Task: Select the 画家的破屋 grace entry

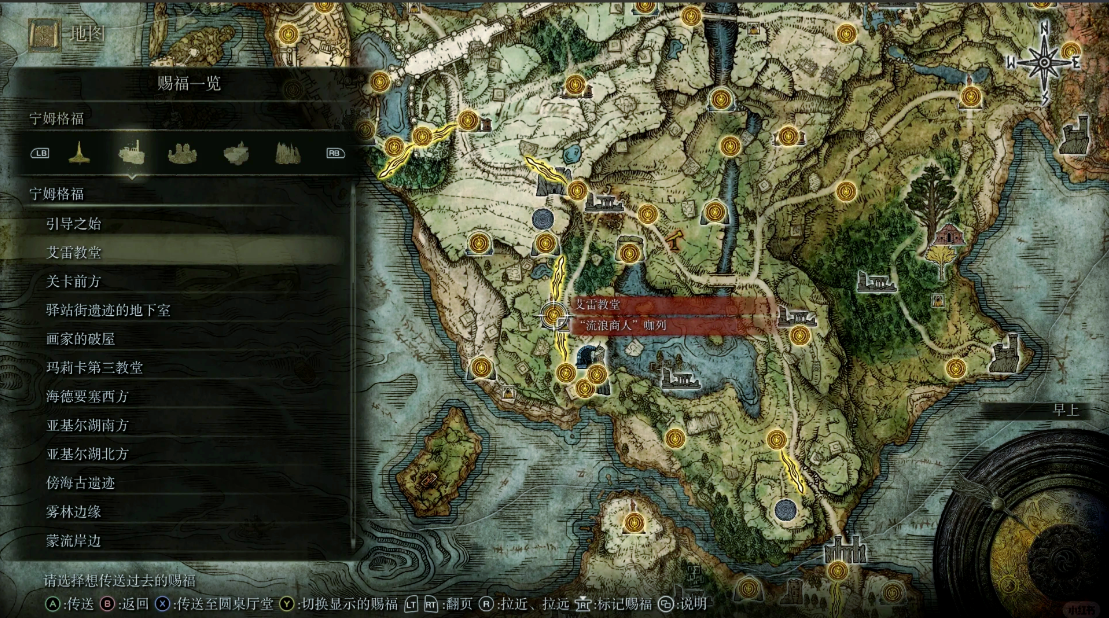Action: coord(180,339)
